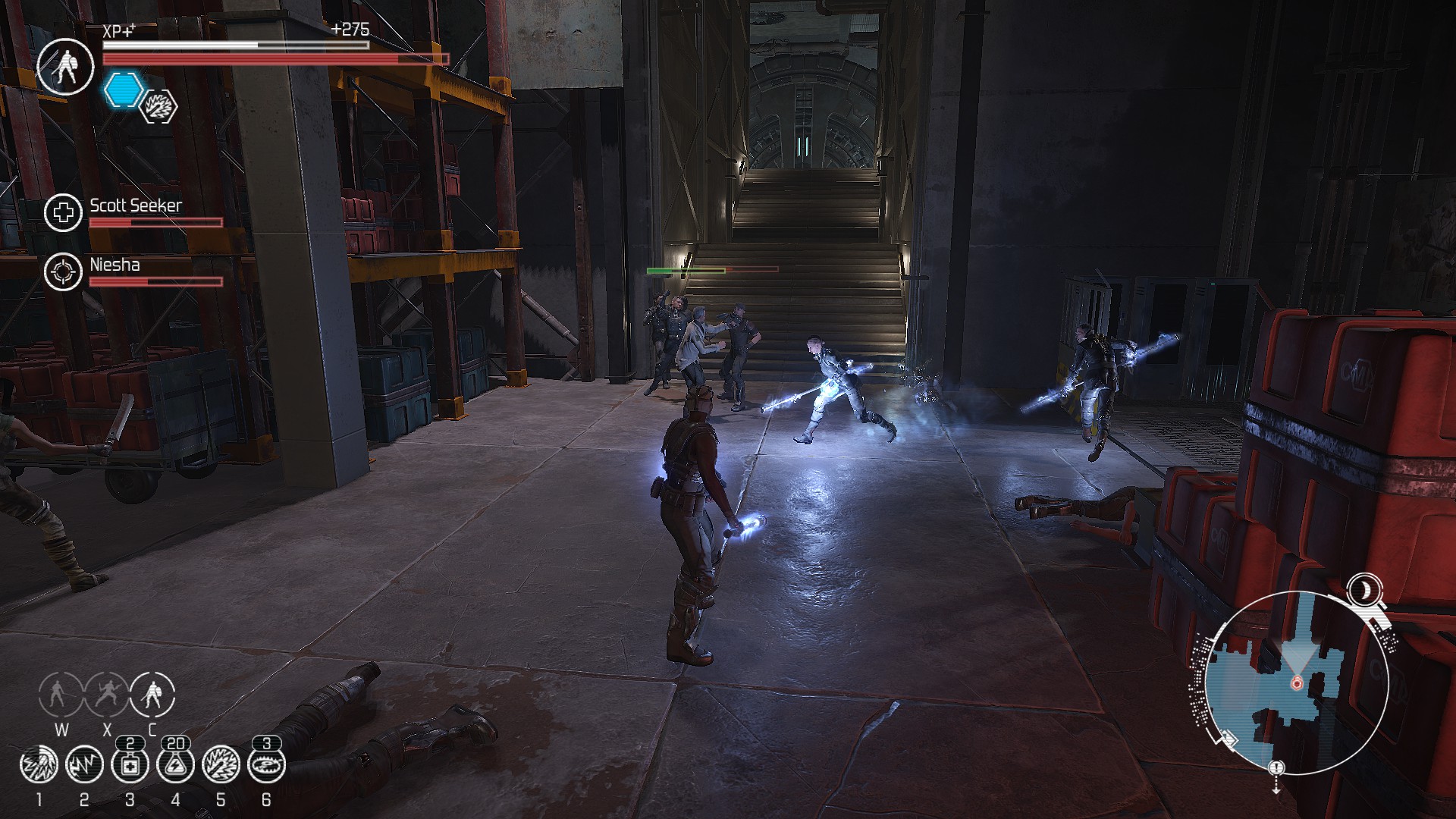Use the health injection item
Image resolution: width=1456 pixels, height=819 pixels.
pyautogui.click(x=130, y=766)
